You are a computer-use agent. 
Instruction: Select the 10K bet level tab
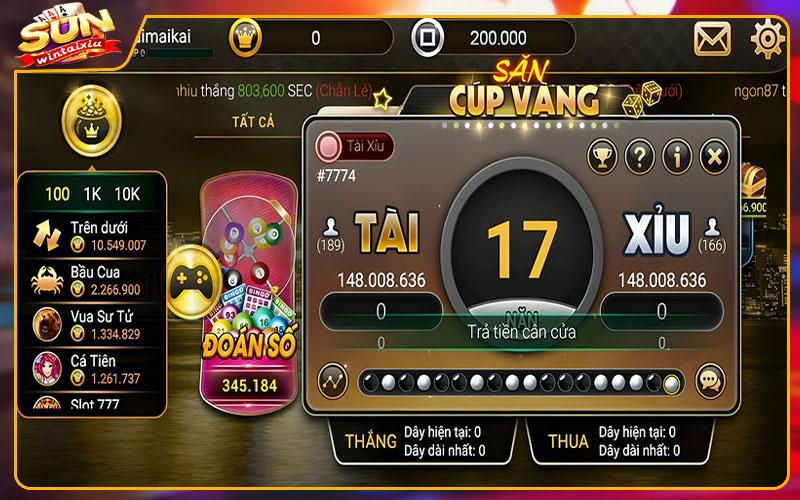pos(126,194)
